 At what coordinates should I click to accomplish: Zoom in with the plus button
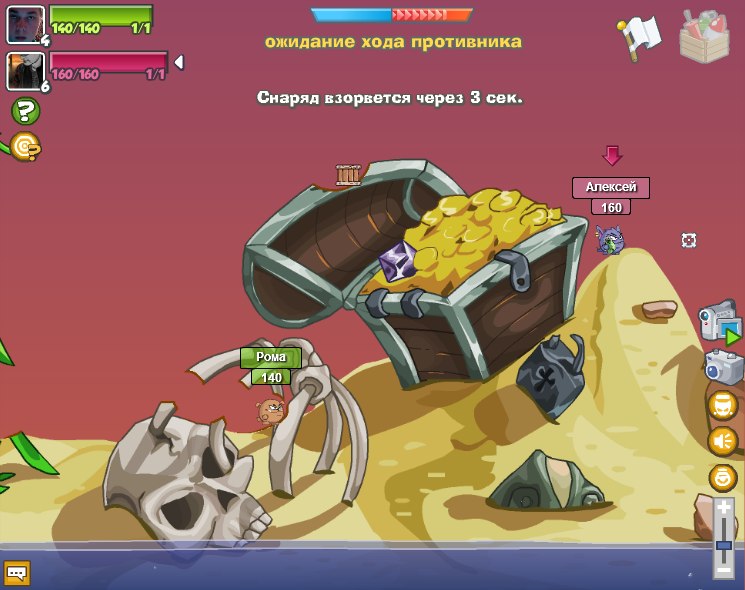click(x=724, y=508)
